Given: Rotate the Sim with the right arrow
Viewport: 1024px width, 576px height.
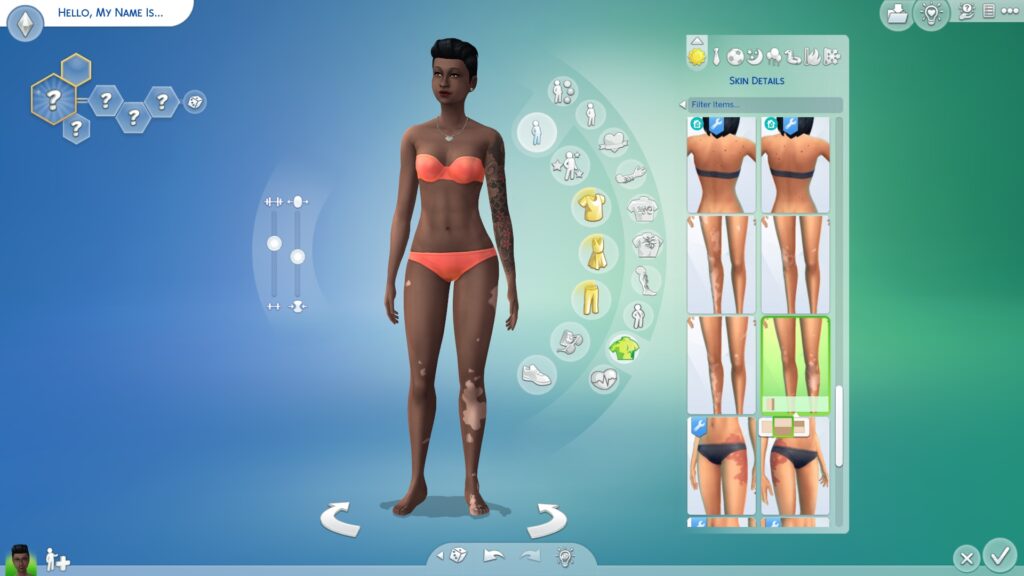Looking at the screenshot, I should (547, 519).
